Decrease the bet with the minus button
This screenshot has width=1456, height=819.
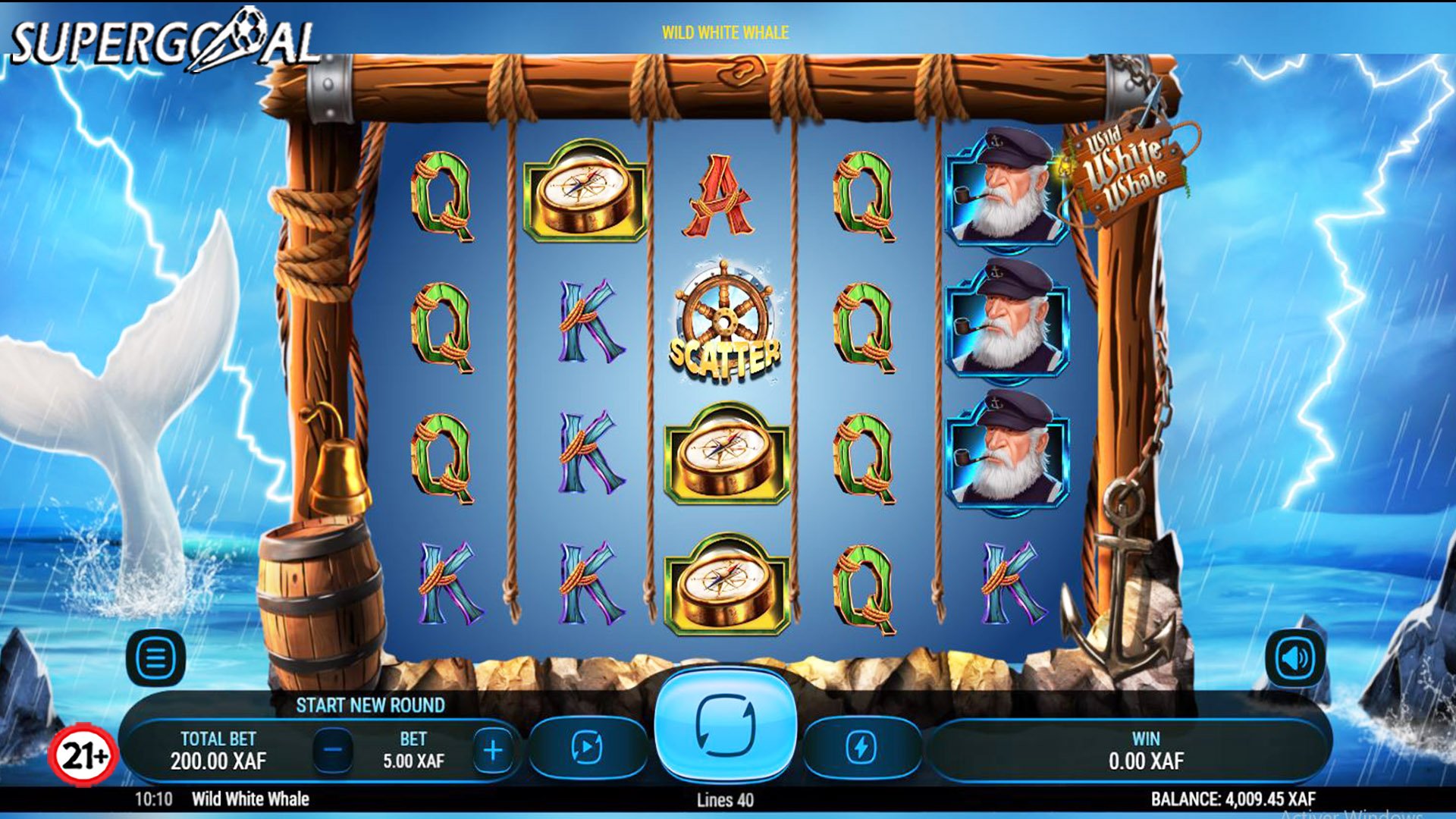(x=333, y=750)
